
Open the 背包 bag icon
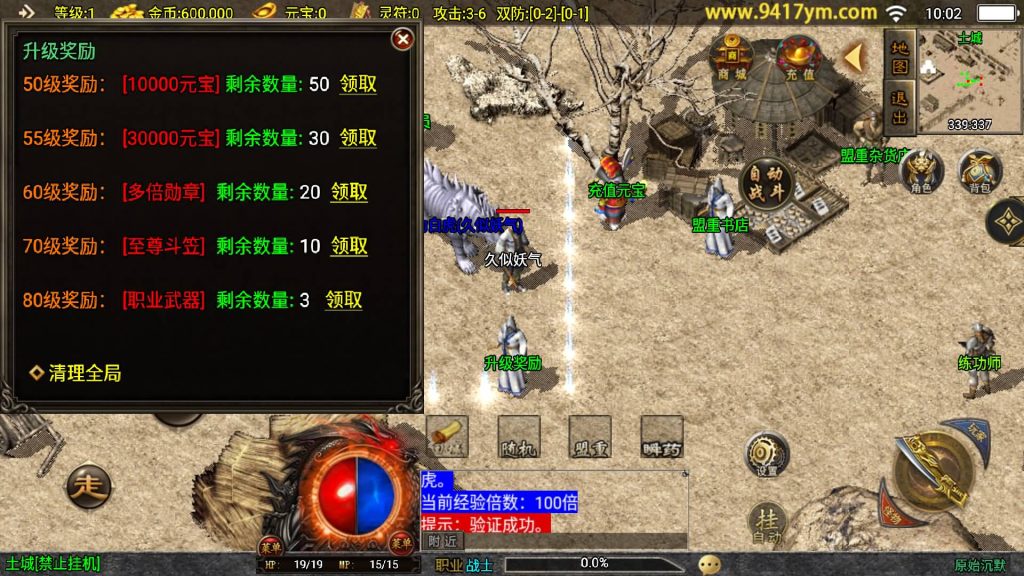pyautogui.click(x=979, y=171)
